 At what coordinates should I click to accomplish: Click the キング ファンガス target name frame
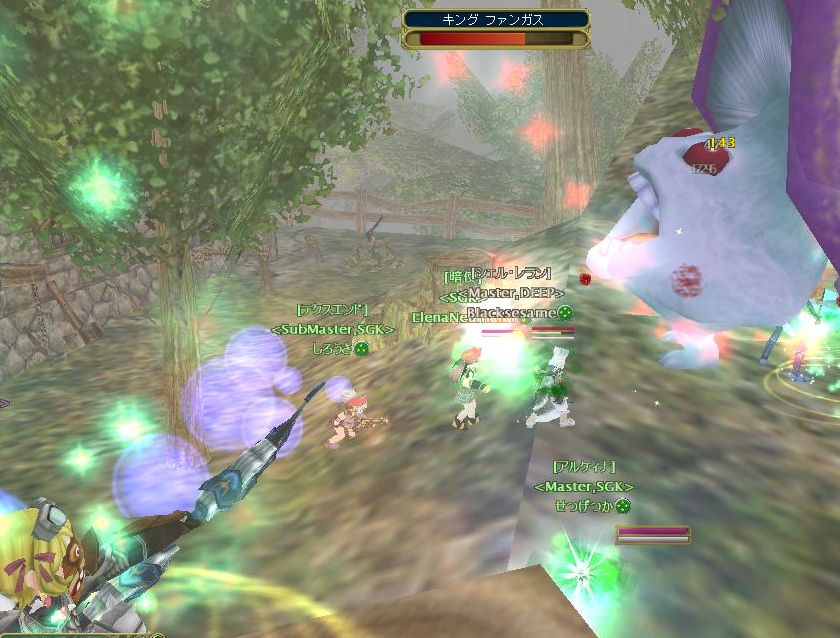click(496, 19)
